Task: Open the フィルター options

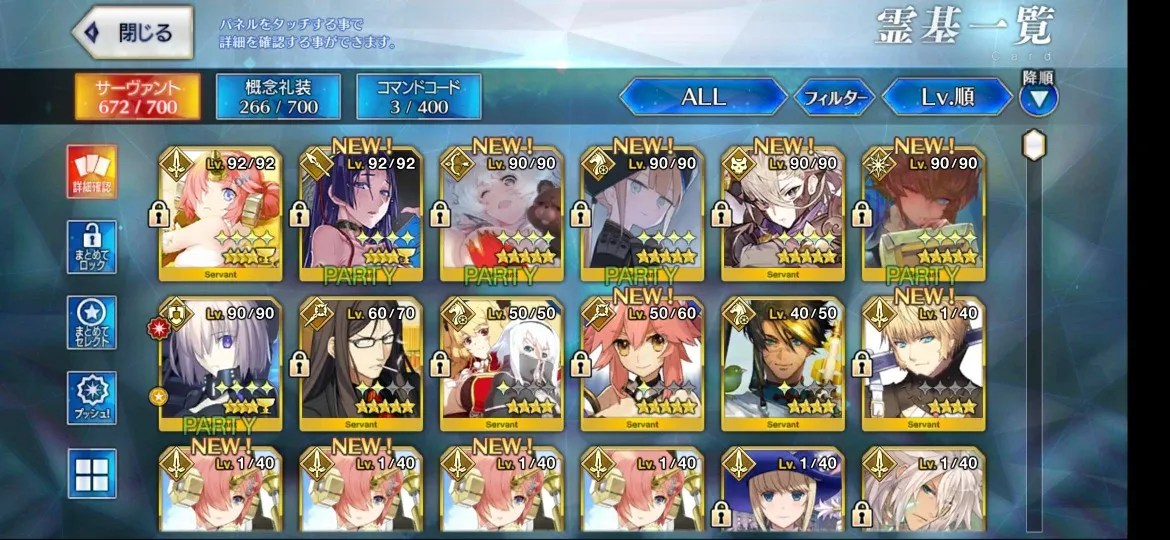Action: pos(834,98)
